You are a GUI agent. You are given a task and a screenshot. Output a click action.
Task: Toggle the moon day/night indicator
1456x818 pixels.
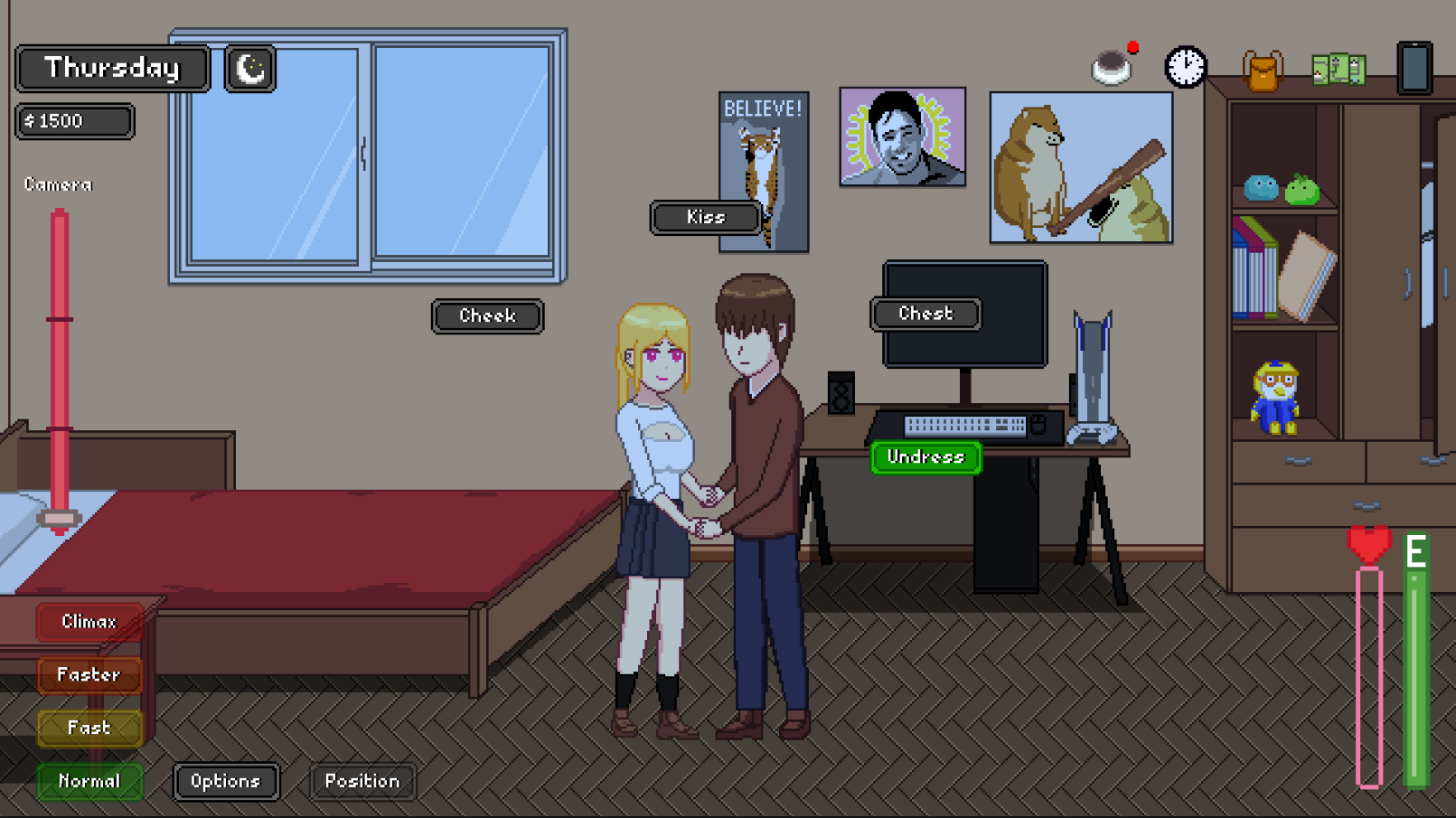tap(249, 68)
